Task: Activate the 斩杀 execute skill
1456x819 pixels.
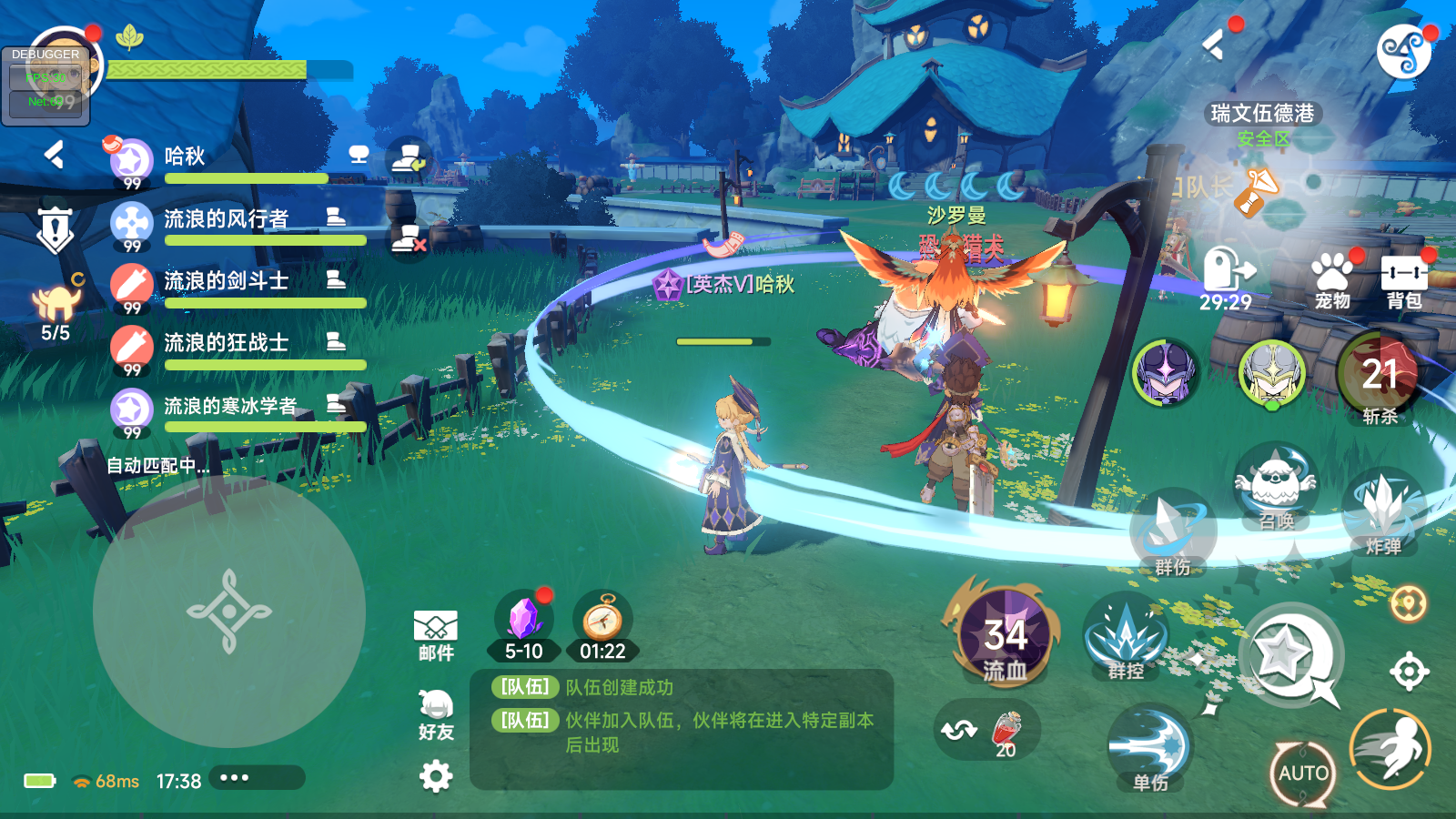Action: [1379, 377]
